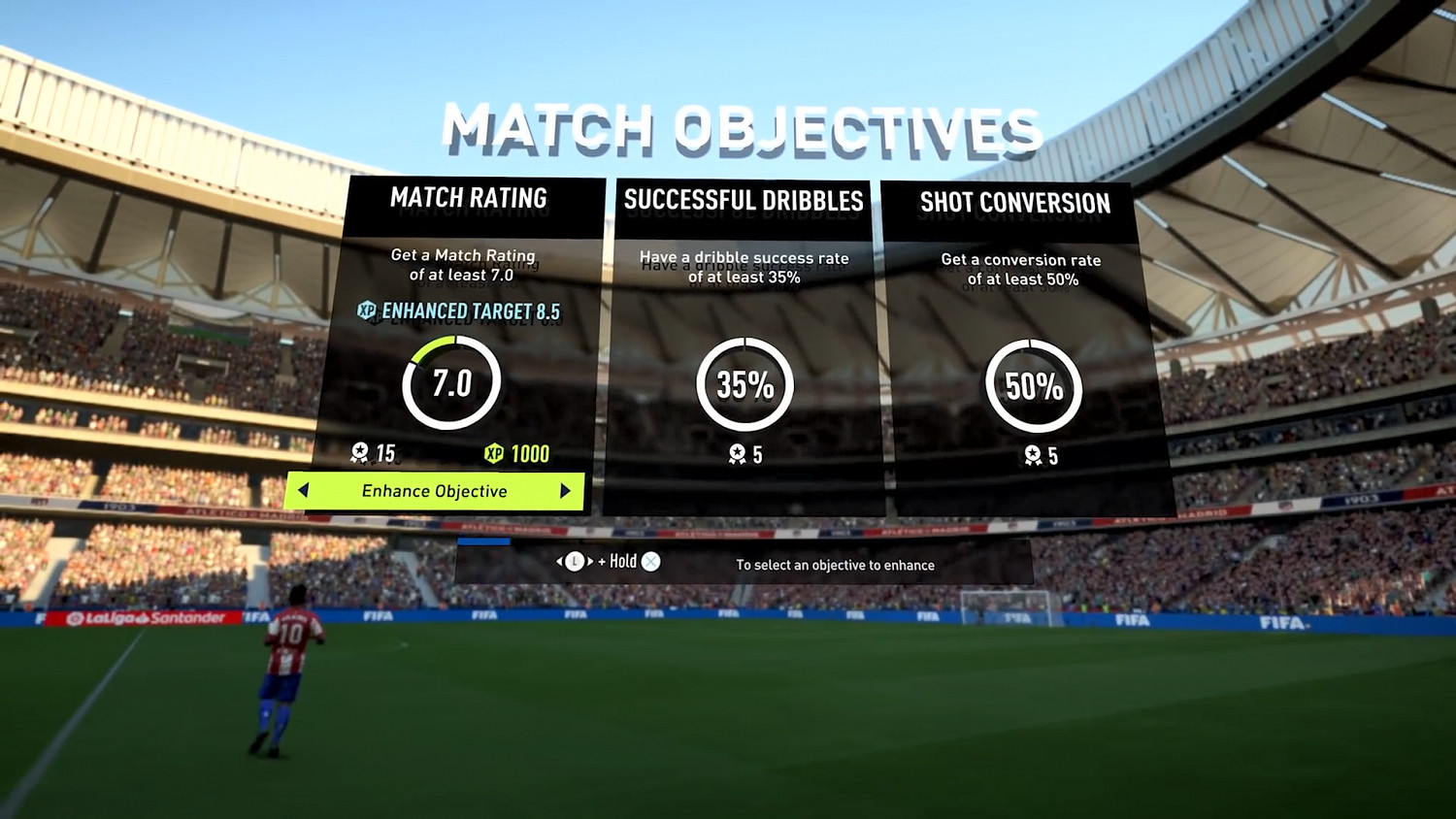Click the L stick icon in the bottom hint
Screen dimensions: 1456x819
573,561
